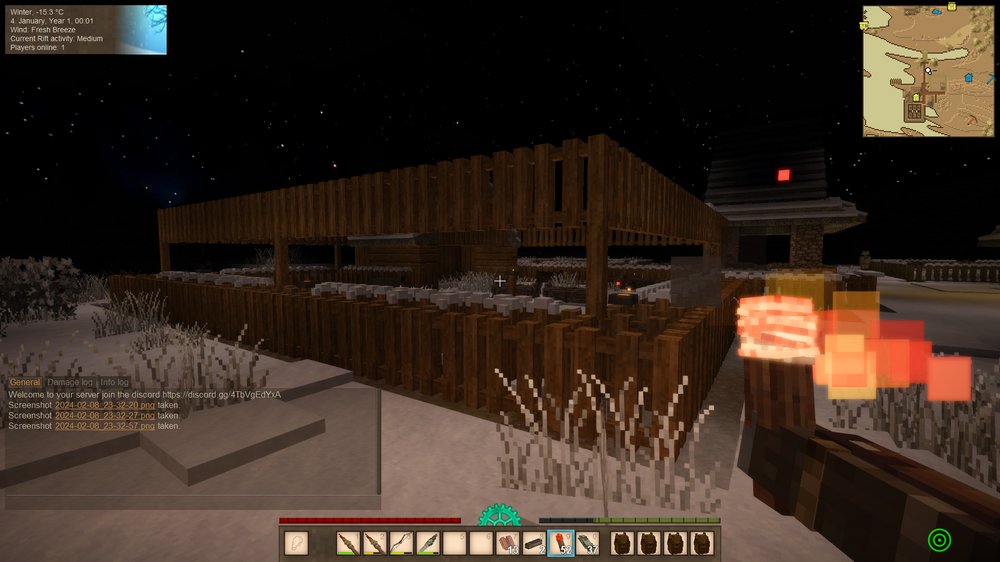Choose the weapon in hotbar slot 1

pos(348,543)
